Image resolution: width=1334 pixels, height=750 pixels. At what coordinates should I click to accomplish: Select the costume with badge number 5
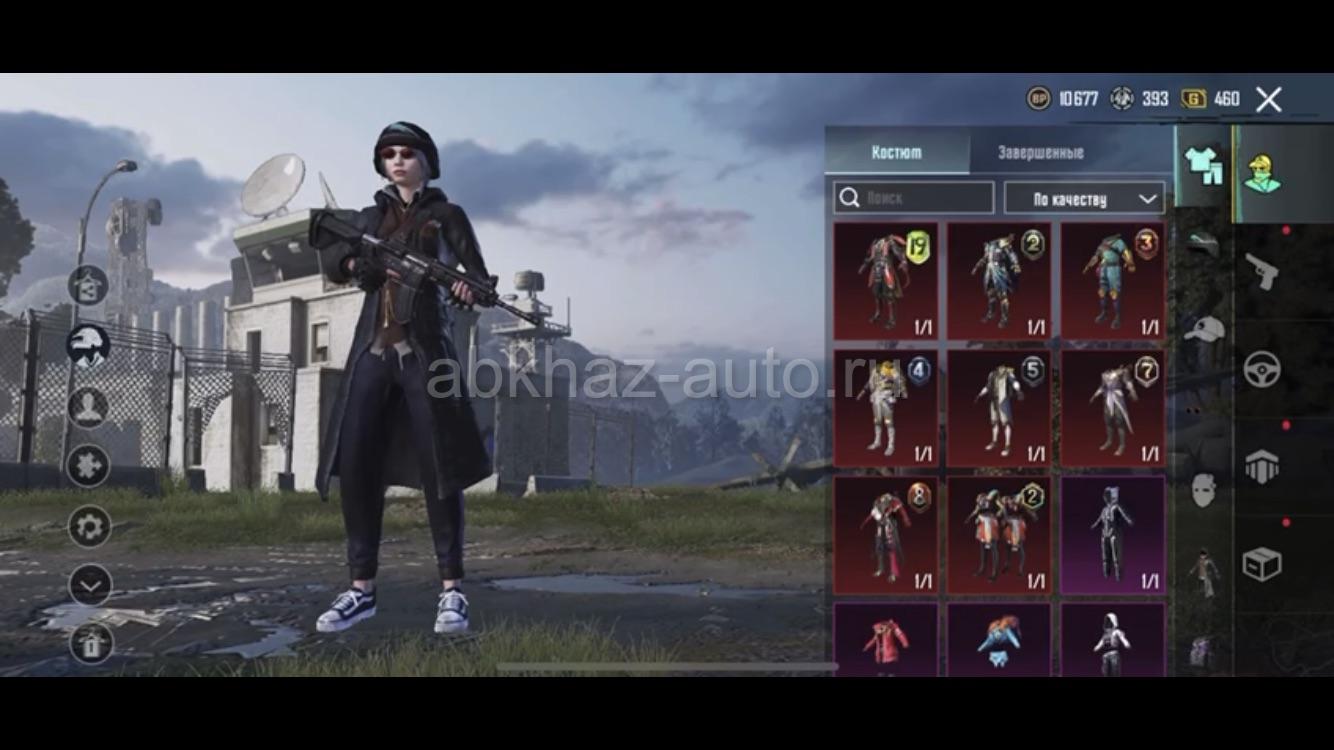pyautogui.click(x=999, y=407)
